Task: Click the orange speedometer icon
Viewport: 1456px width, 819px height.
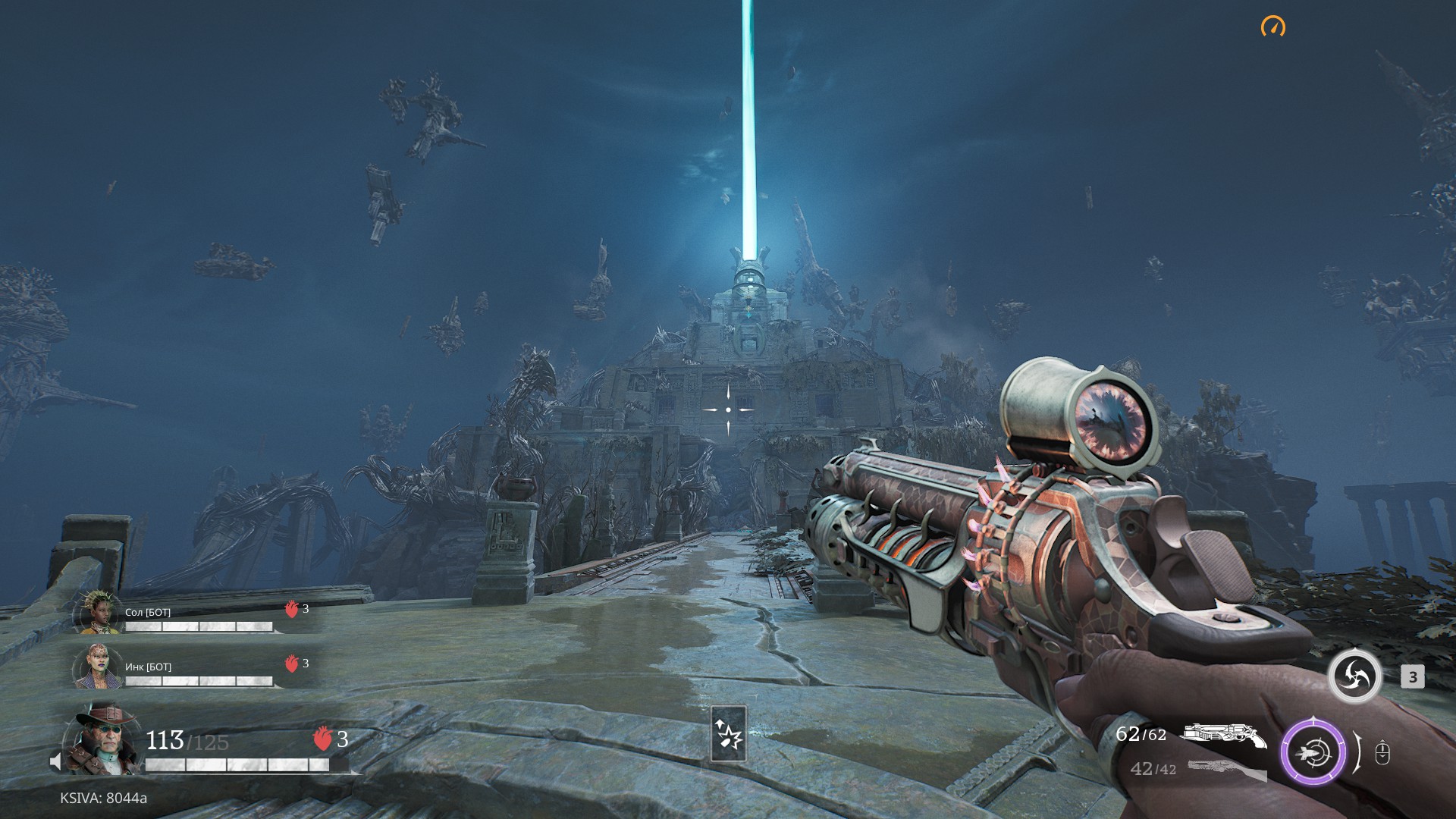Action: coord(1272,27)
